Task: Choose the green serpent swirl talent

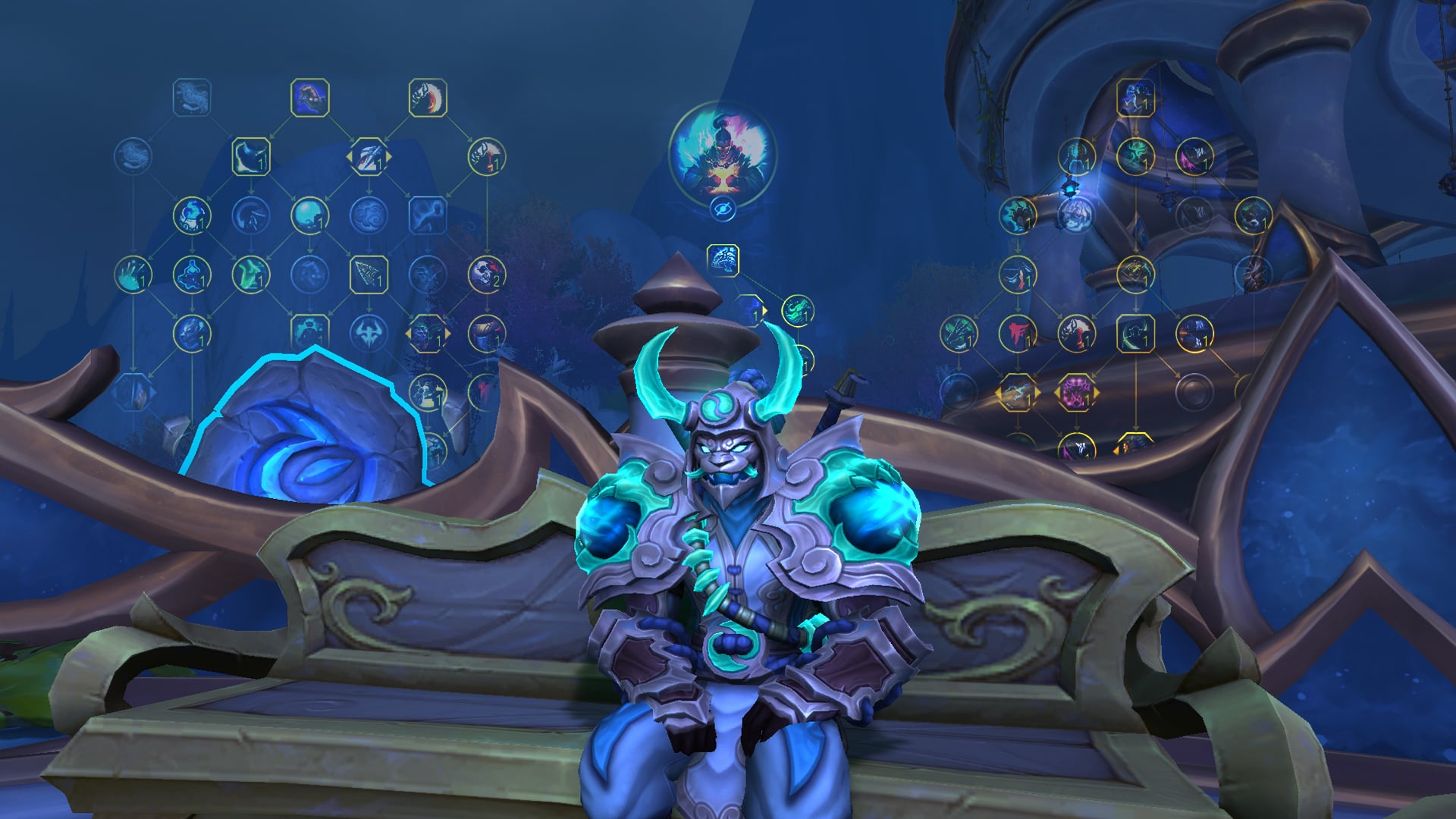Action: (798, 310)
